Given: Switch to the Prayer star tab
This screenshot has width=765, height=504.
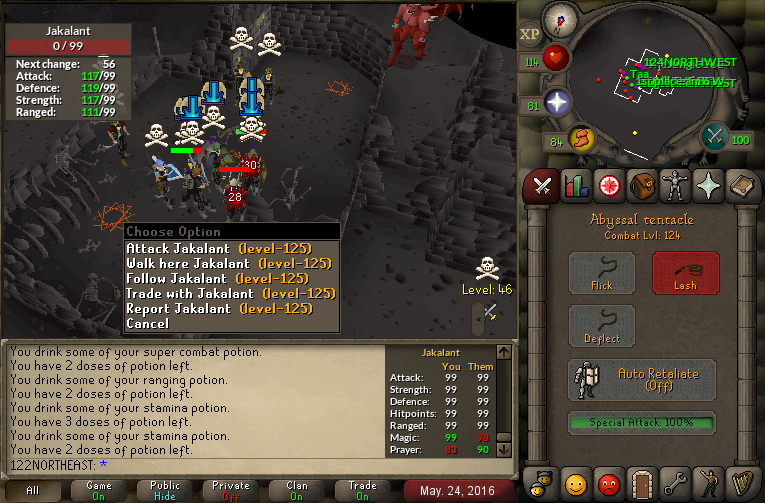Looking at the screenshot, I should point(709,185).
